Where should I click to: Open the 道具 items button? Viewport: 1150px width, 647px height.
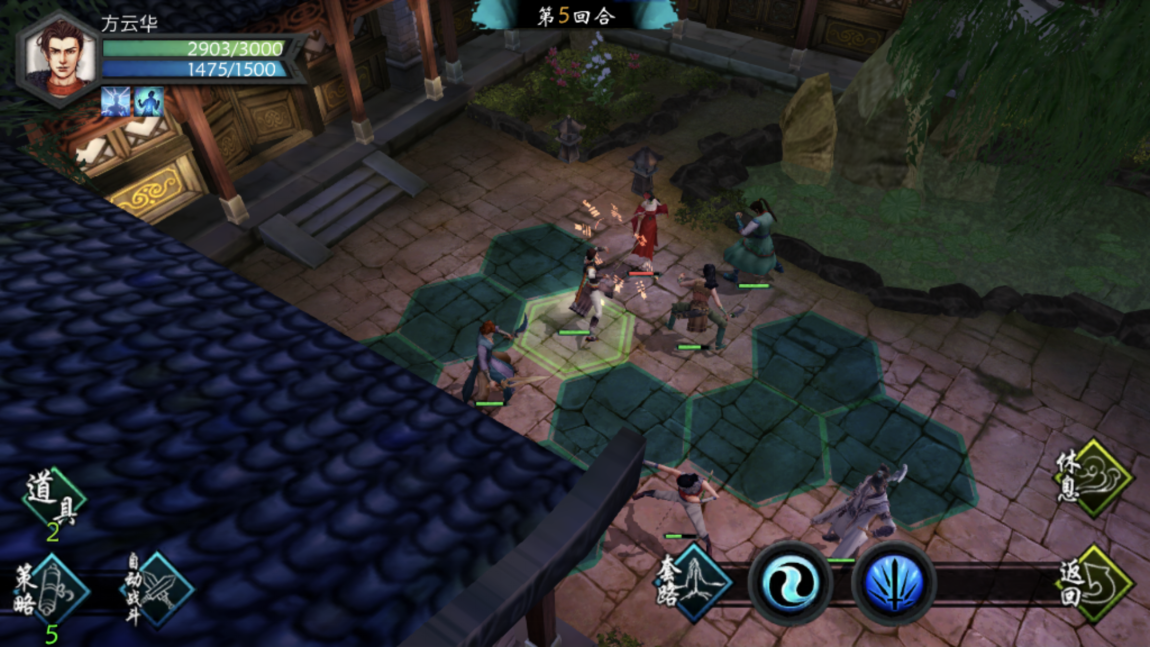pos(52,502)
